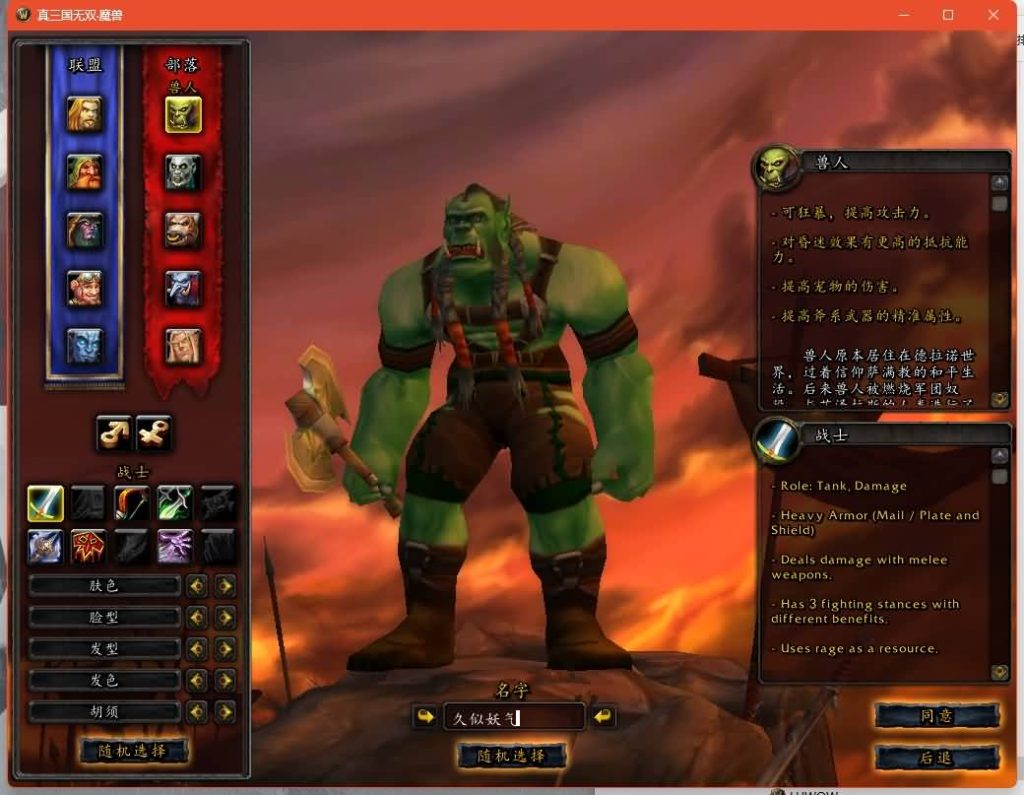Pick the Warlock class icon
Viewport: 1024px width, 795px height.
[x=175, y=546]
